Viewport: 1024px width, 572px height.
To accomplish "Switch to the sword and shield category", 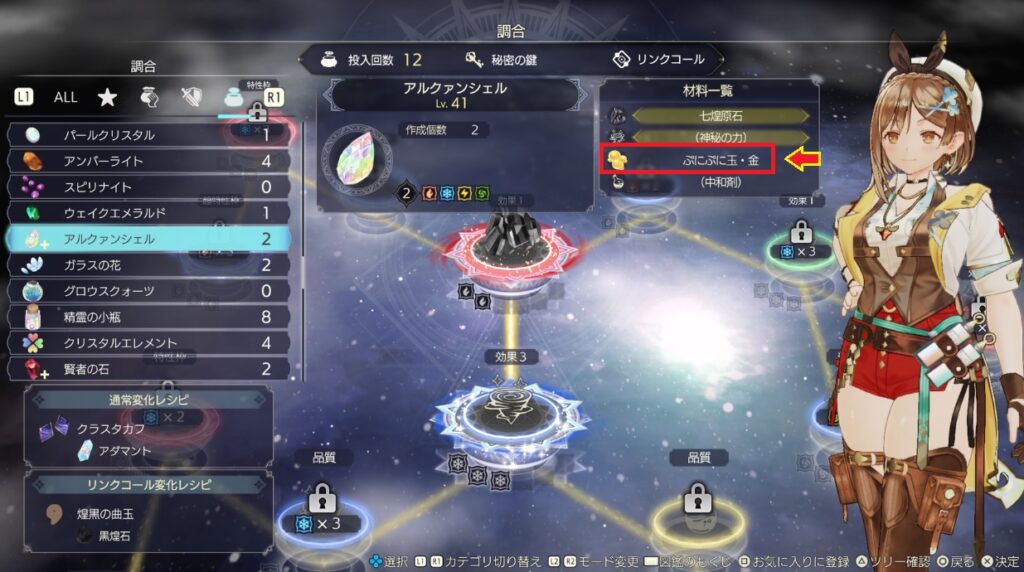I will pyautogui.click(x=192, y=97).
